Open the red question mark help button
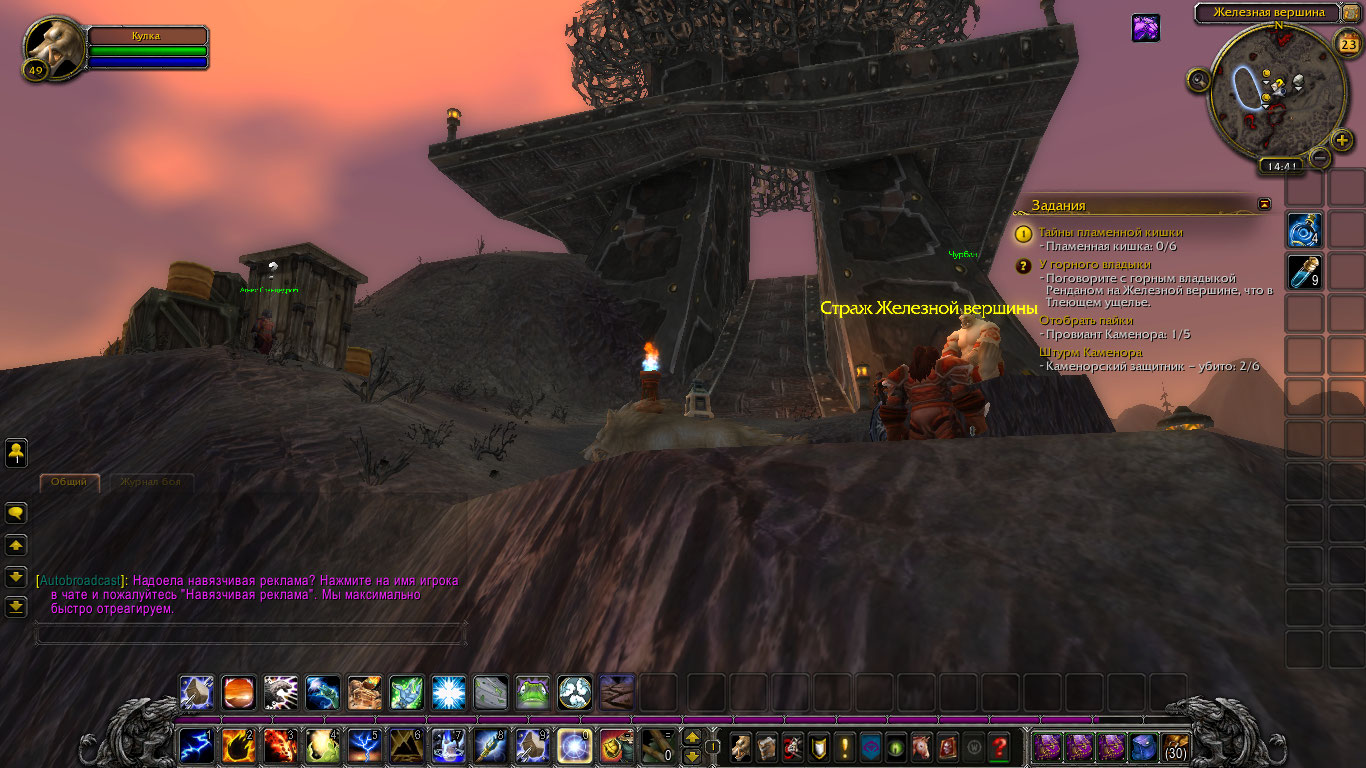The image size is (1366, 768). [998, 746]
